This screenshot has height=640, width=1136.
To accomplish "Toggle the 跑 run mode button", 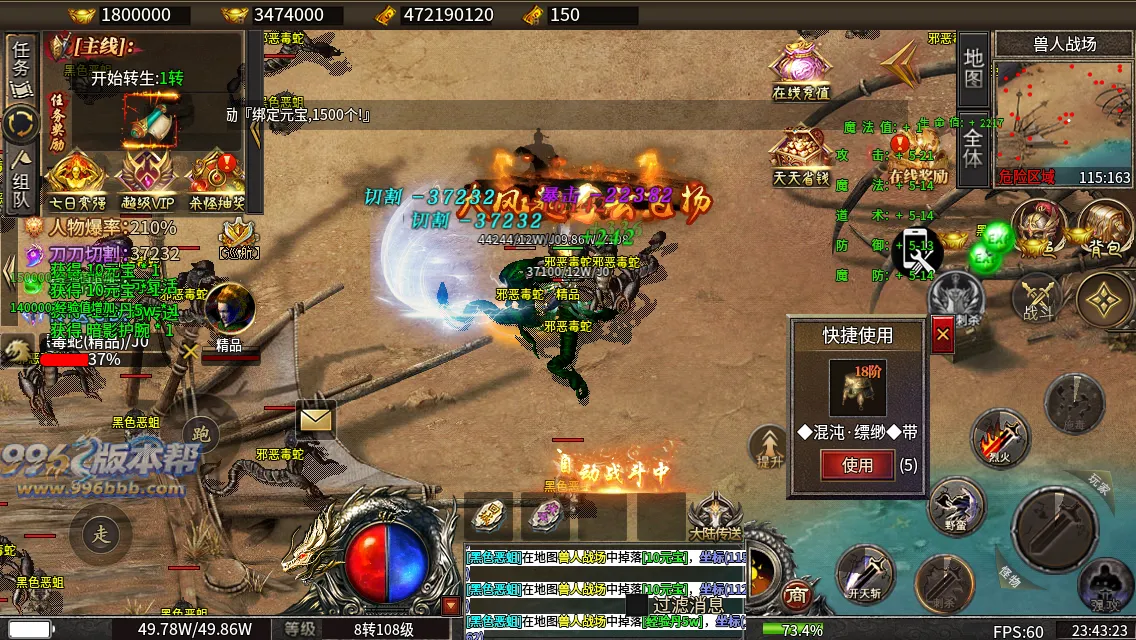I will point(201,433).
